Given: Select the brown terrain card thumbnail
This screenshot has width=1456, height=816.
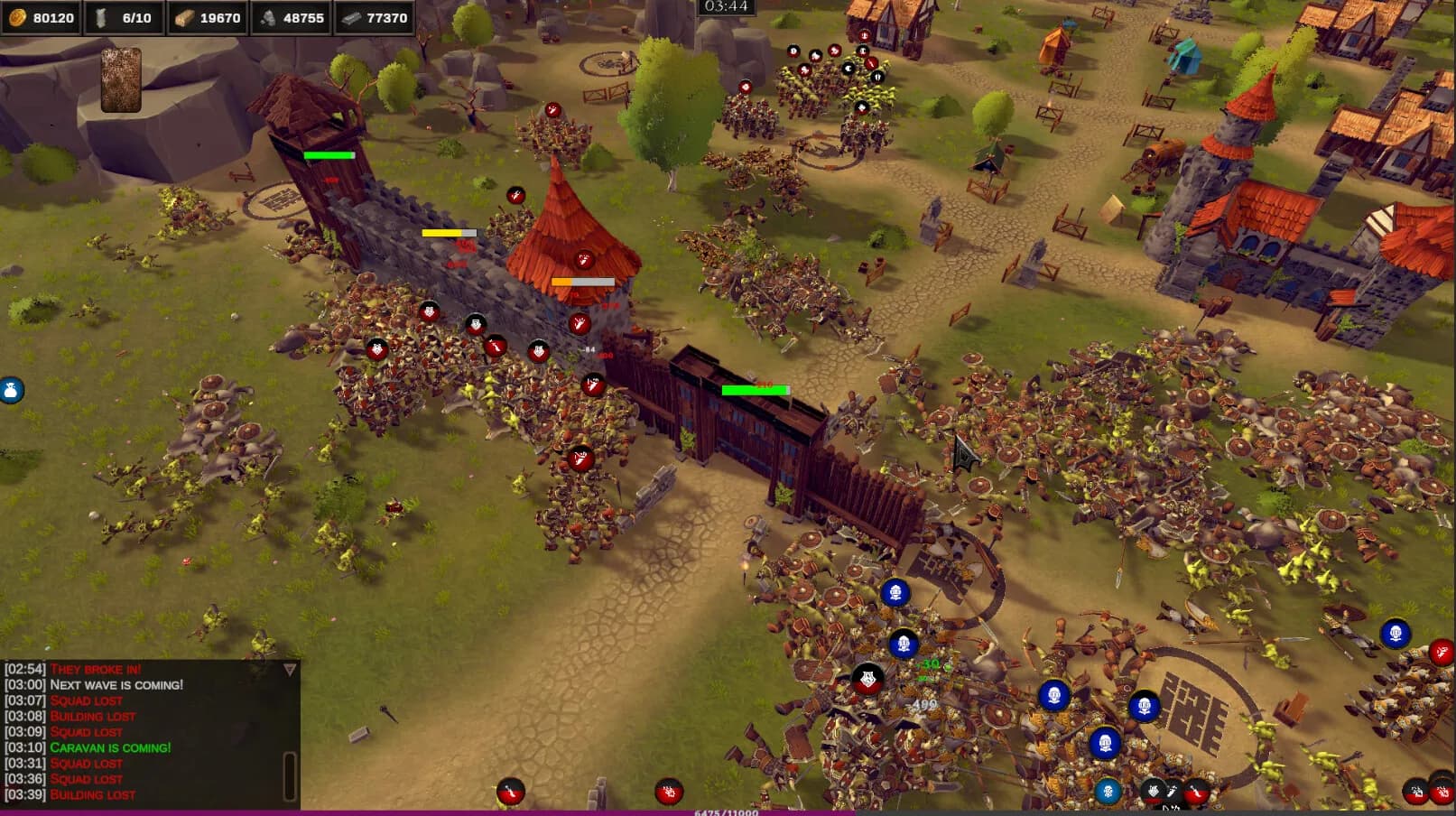Looking at the screenshot, I should point(121,80).
